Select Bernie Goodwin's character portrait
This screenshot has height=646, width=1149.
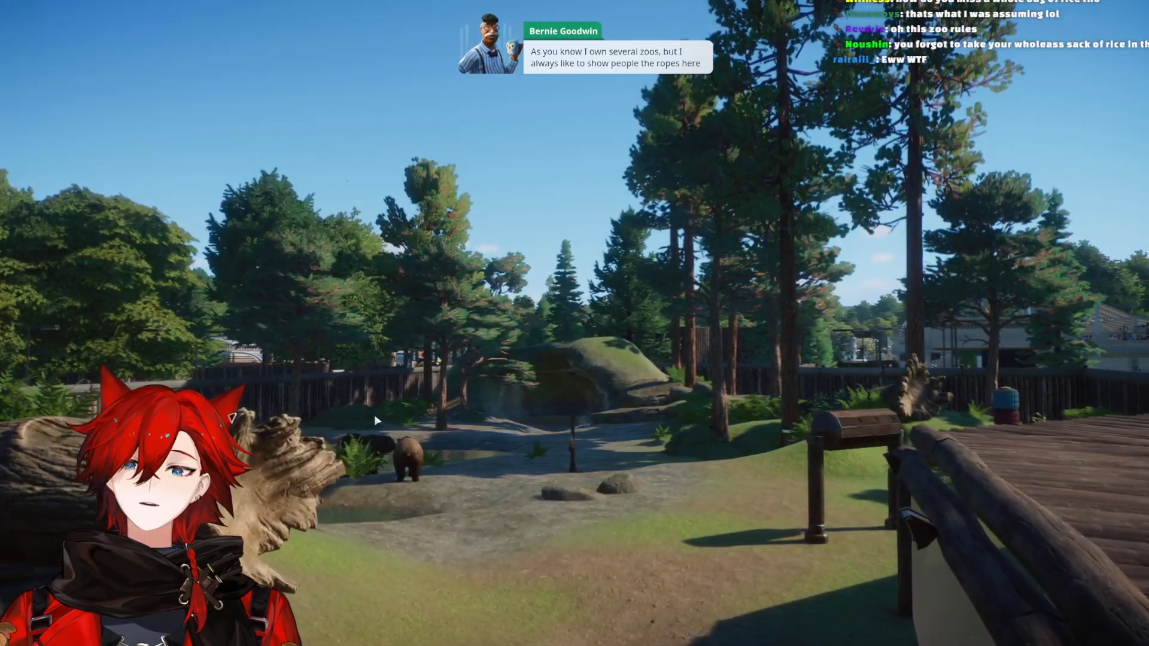[489, 45]
